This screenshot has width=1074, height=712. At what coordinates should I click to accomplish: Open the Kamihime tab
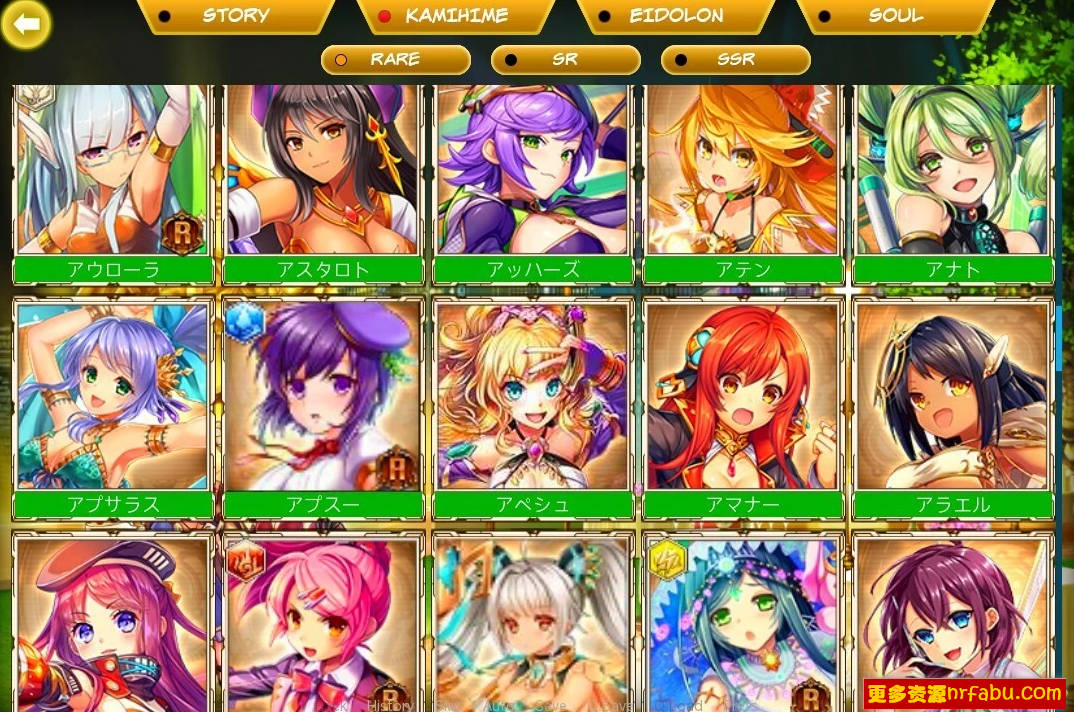pos(455,15)
